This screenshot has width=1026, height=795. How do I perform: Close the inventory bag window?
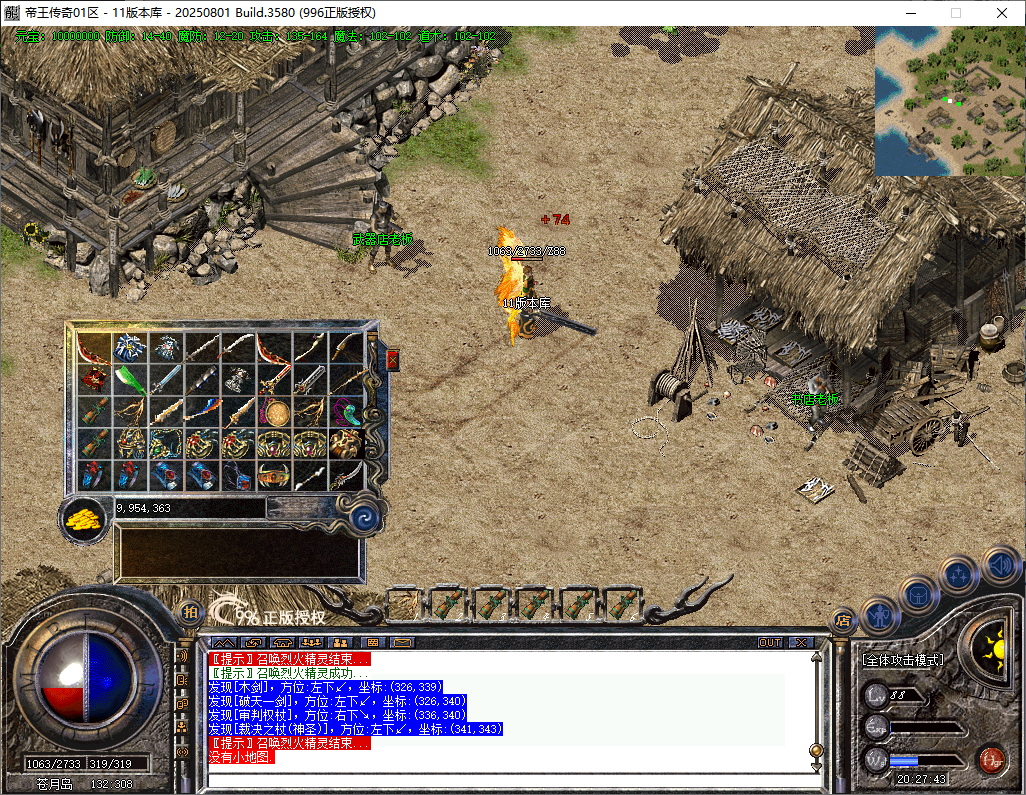tap(392, 359)
